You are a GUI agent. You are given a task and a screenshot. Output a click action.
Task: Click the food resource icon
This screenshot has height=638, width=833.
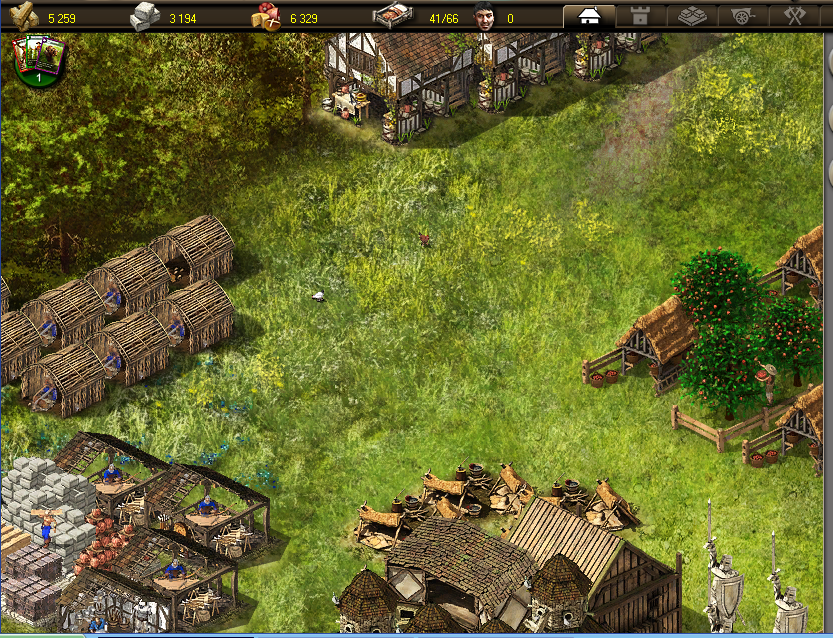point(267,17)
